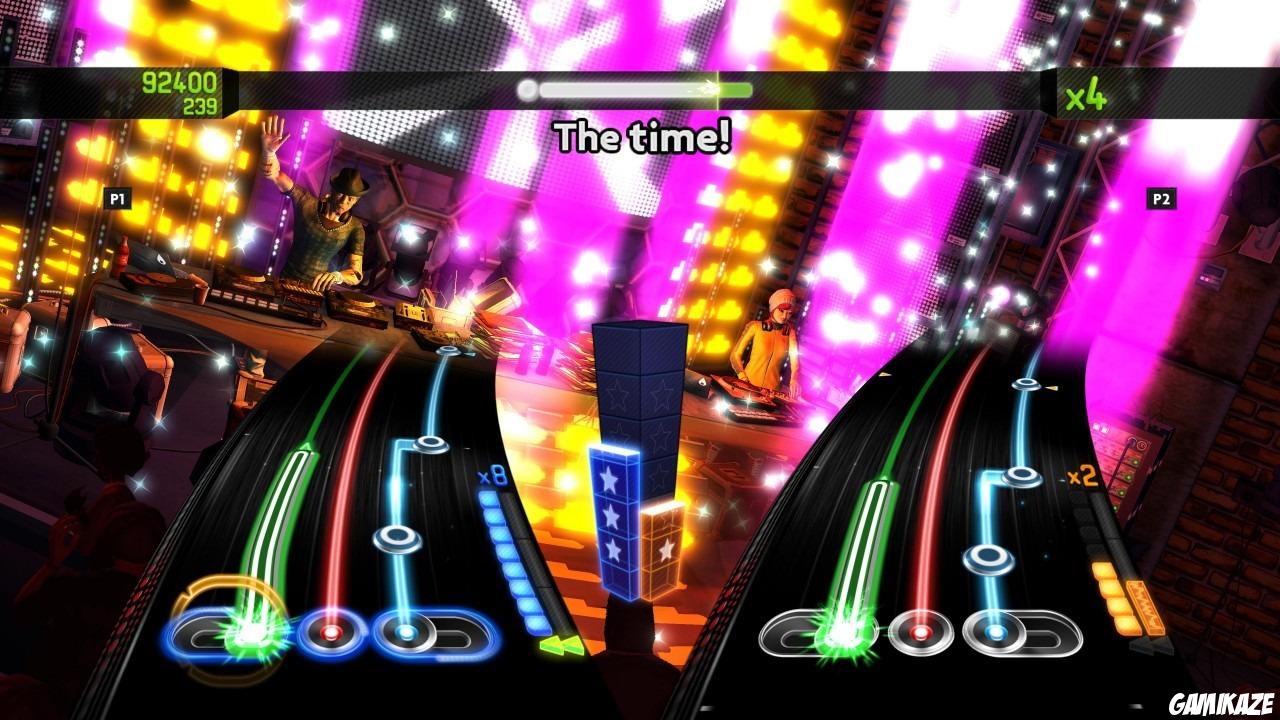This screenshot has height=720, width=1280.
Task: Click the lyric text "The time!"
Action: 644,134
